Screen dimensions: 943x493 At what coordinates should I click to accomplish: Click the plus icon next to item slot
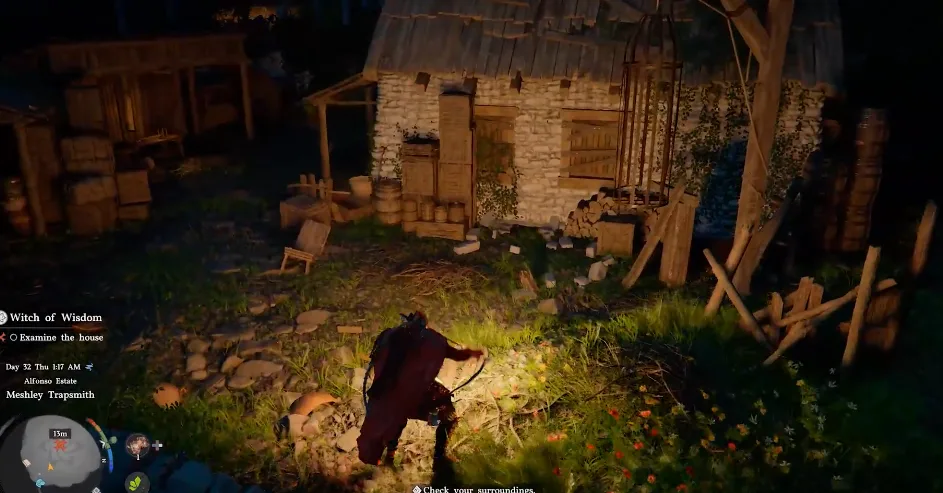[x=157, y=446]
